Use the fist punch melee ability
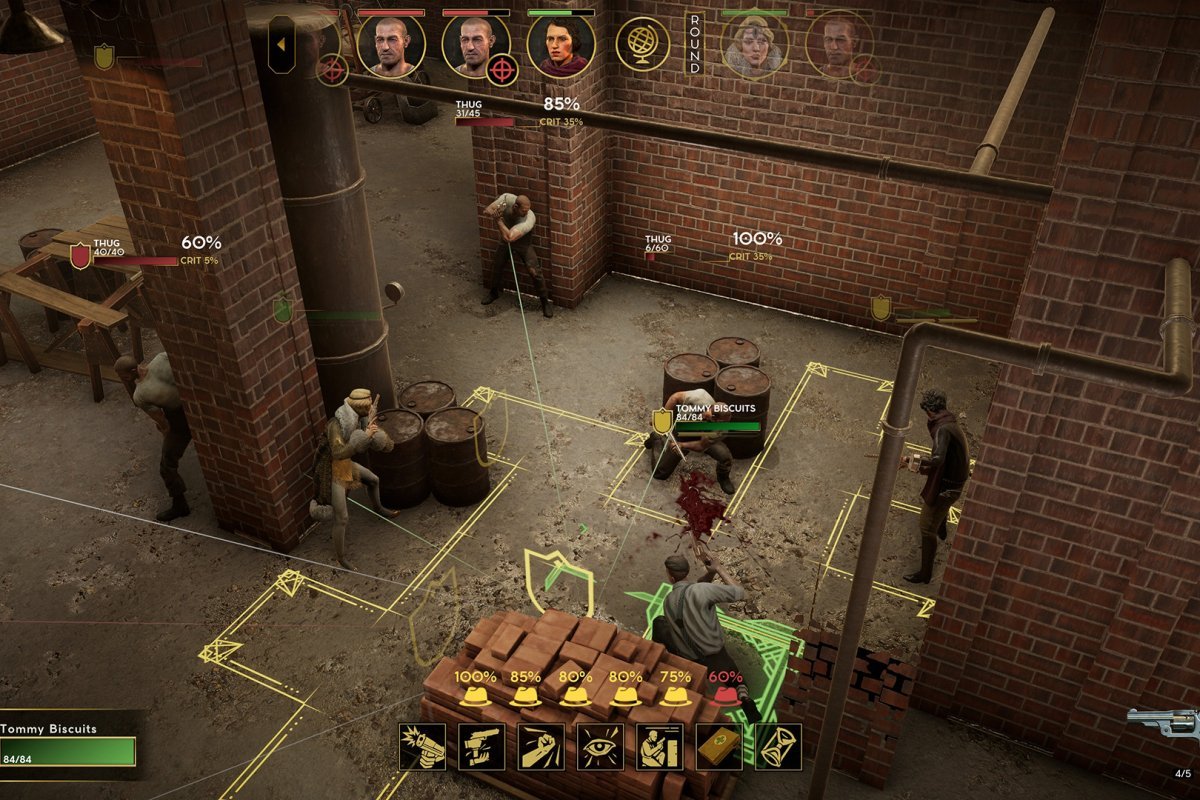 pos(541,747)
